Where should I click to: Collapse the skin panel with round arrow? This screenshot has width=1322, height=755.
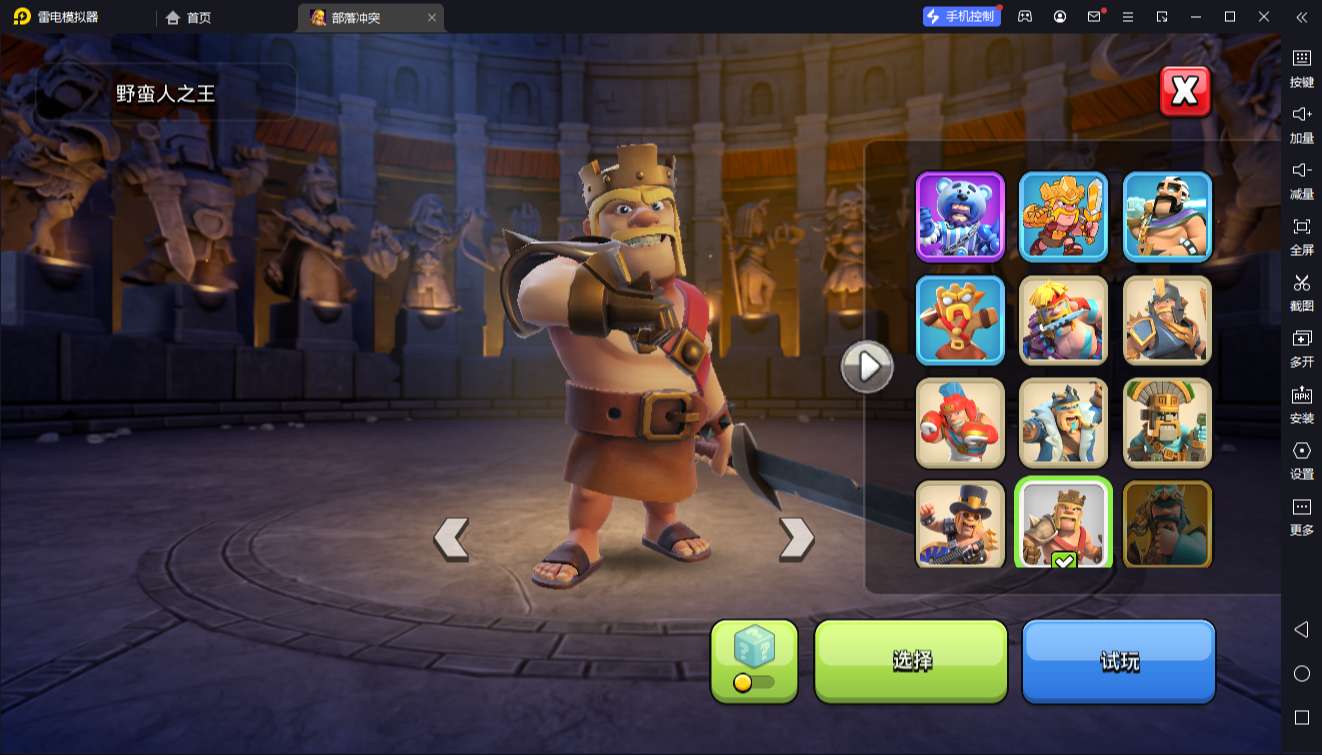(867, 367)
